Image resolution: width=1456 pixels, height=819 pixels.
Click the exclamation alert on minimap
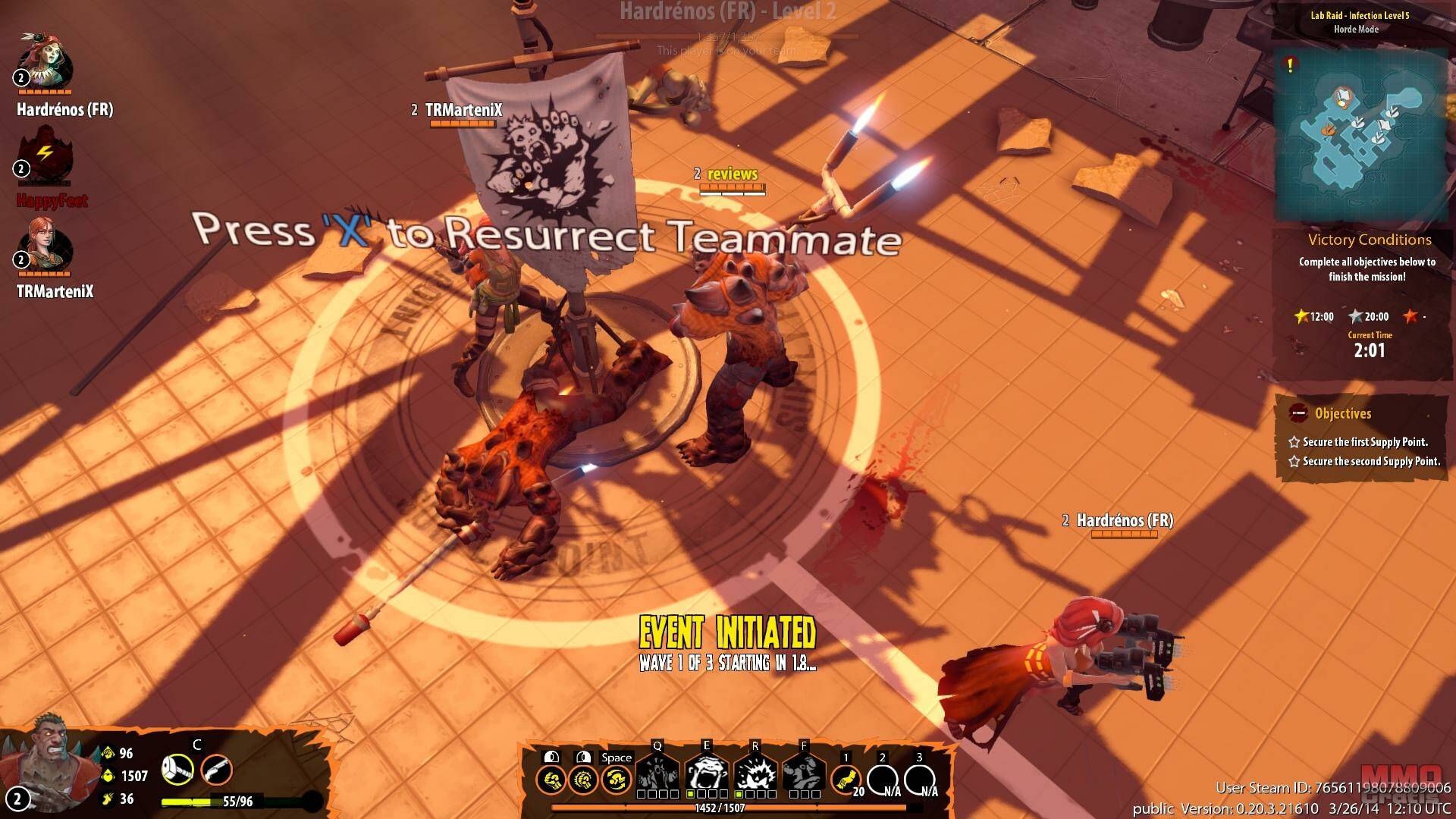(x=1290, y=65)
